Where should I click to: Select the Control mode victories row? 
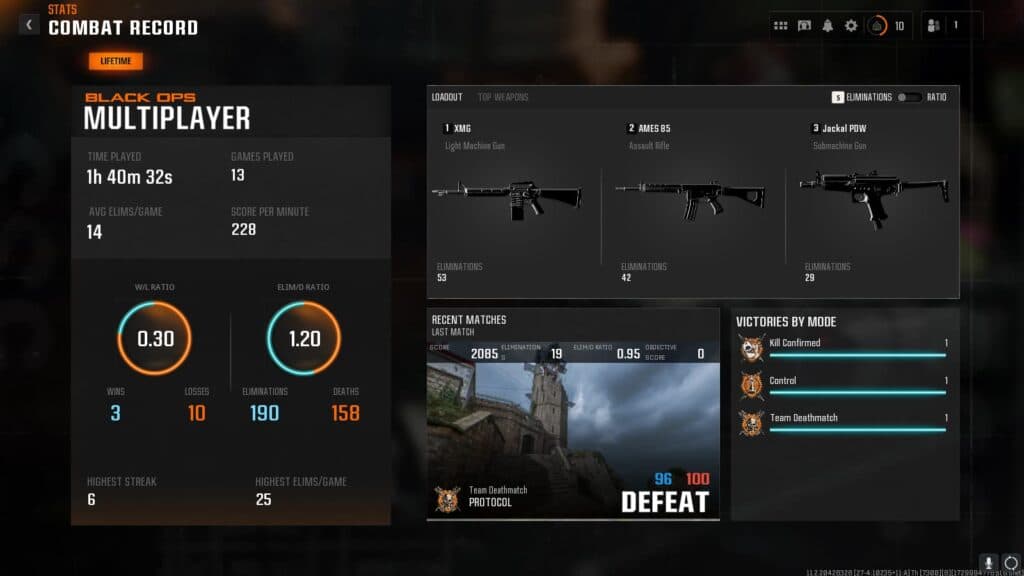click(844, 386)
